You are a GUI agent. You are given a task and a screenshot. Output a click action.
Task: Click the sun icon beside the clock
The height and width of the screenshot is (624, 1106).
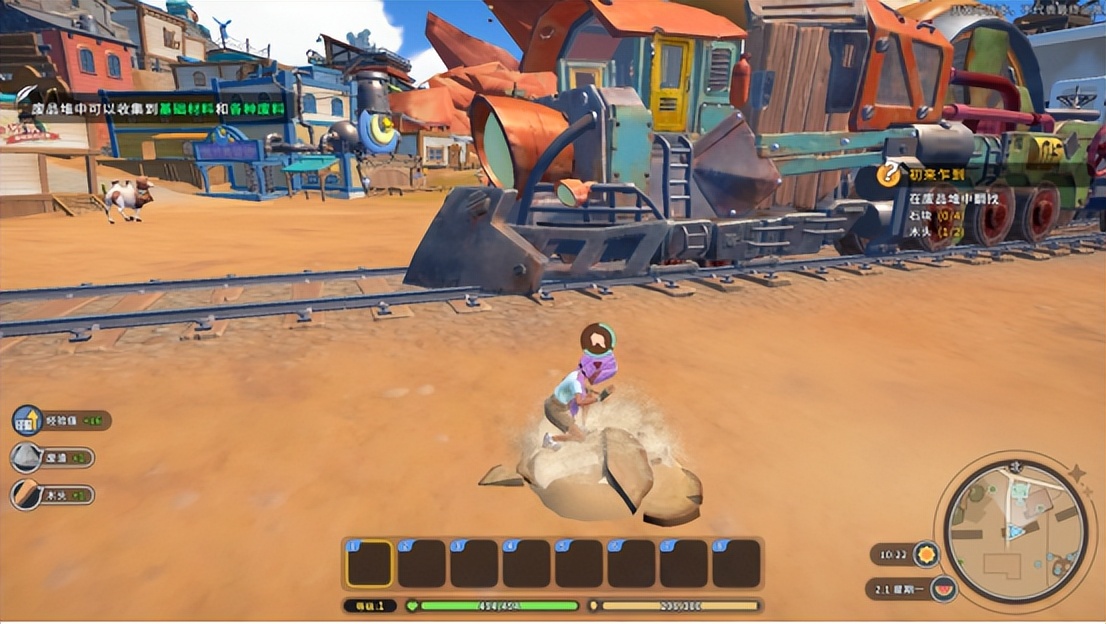(926, 554)
